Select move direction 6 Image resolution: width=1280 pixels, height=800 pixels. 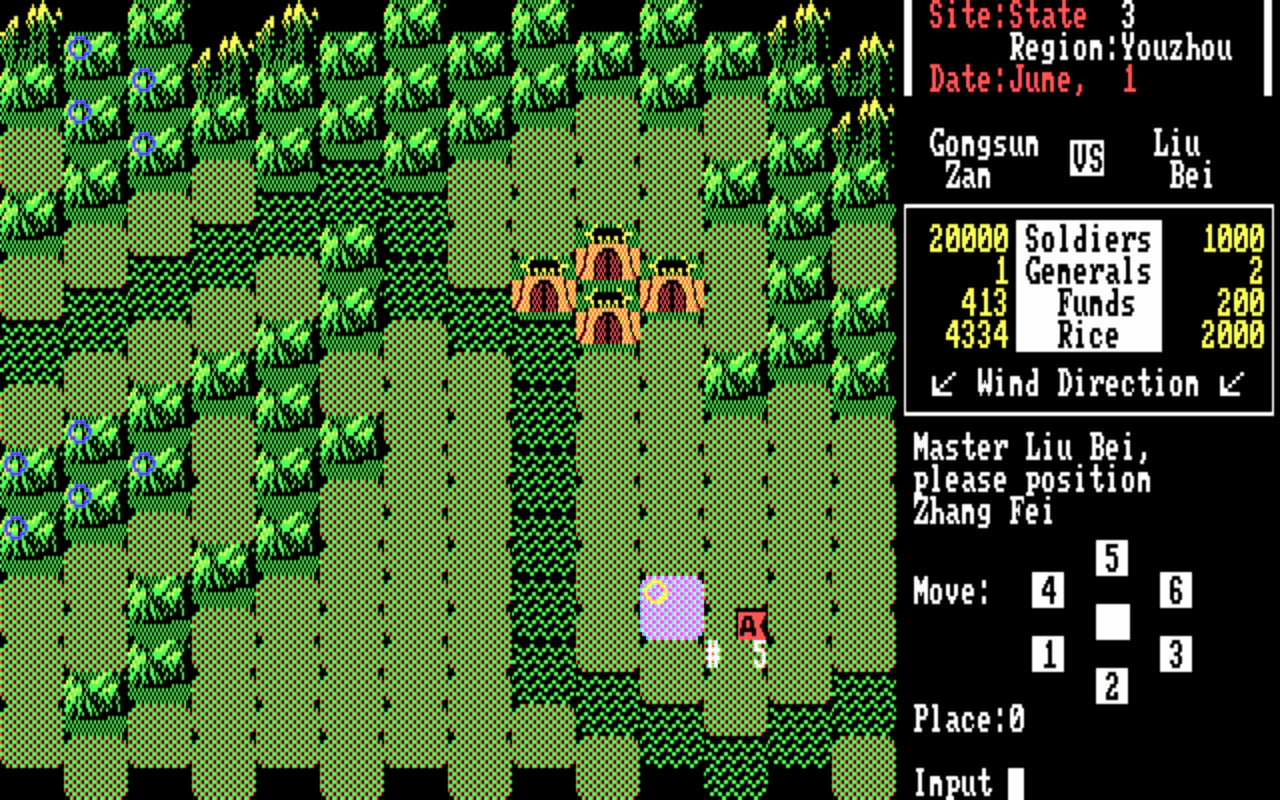pyautogui.click(x=1175, y=591)
